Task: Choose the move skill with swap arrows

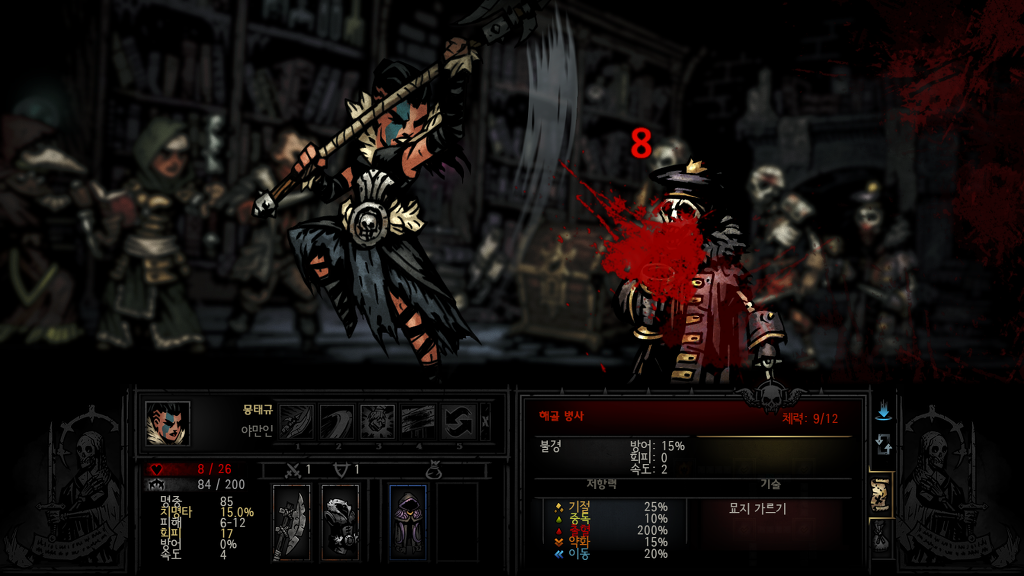Action: pos(458,422)
